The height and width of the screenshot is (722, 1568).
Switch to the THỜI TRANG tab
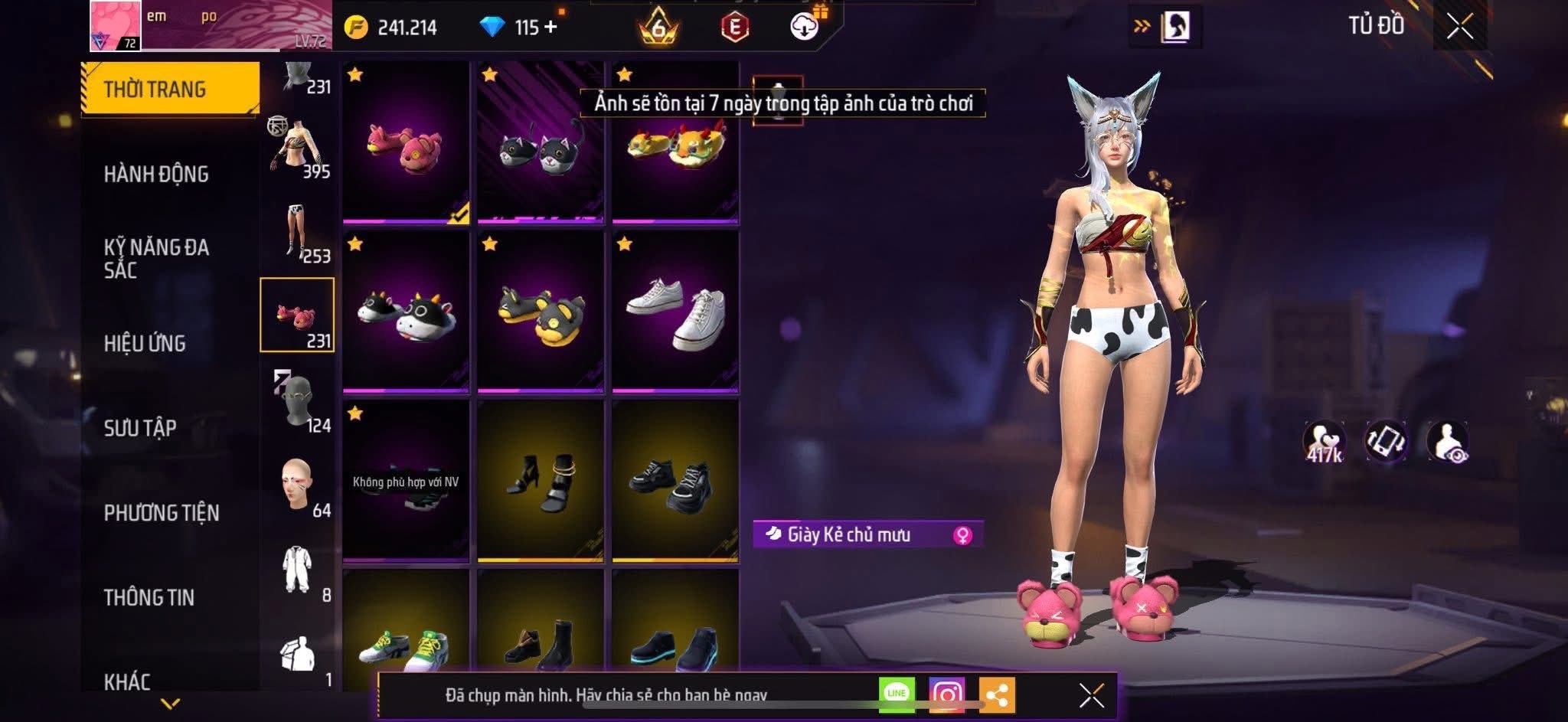pyautogui.click(x=169, y=89)
